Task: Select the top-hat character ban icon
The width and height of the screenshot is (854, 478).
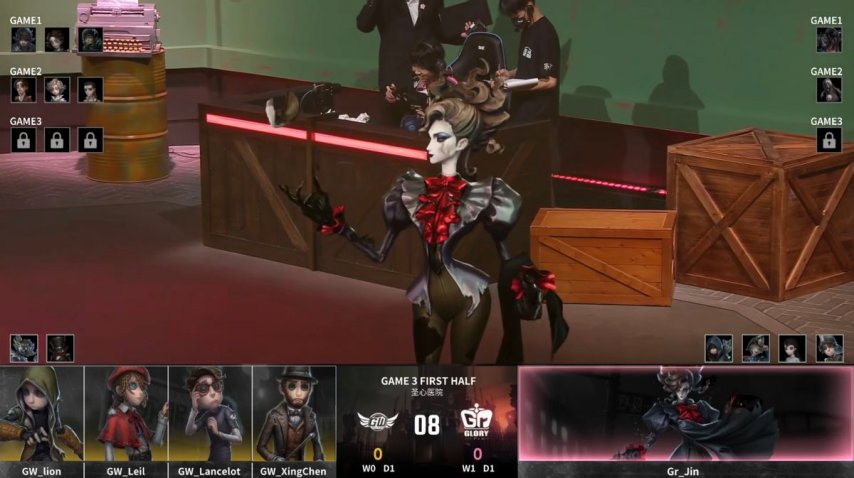Action: click(60, 348)
